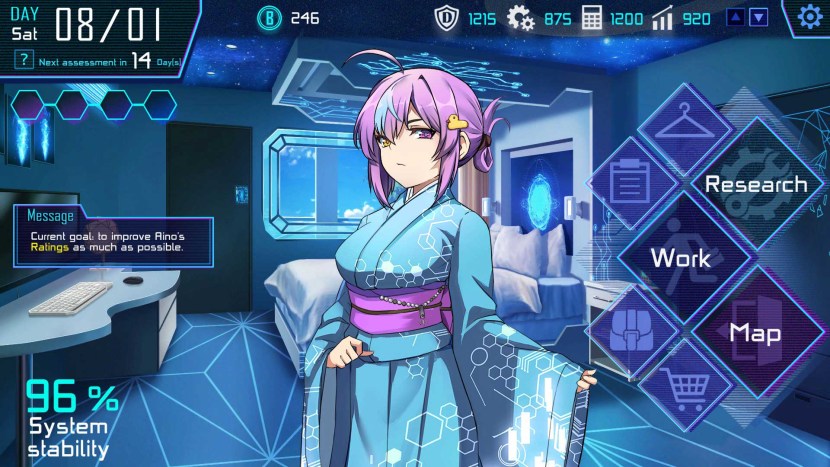Screen dimensions: 830x467
Task: Click the question mark assessment help
Action: (x=23, y=61)
